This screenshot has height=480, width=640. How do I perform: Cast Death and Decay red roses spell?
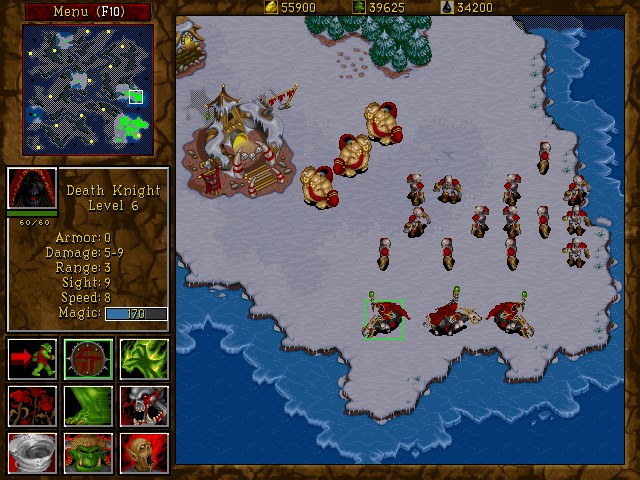point(31,406)
